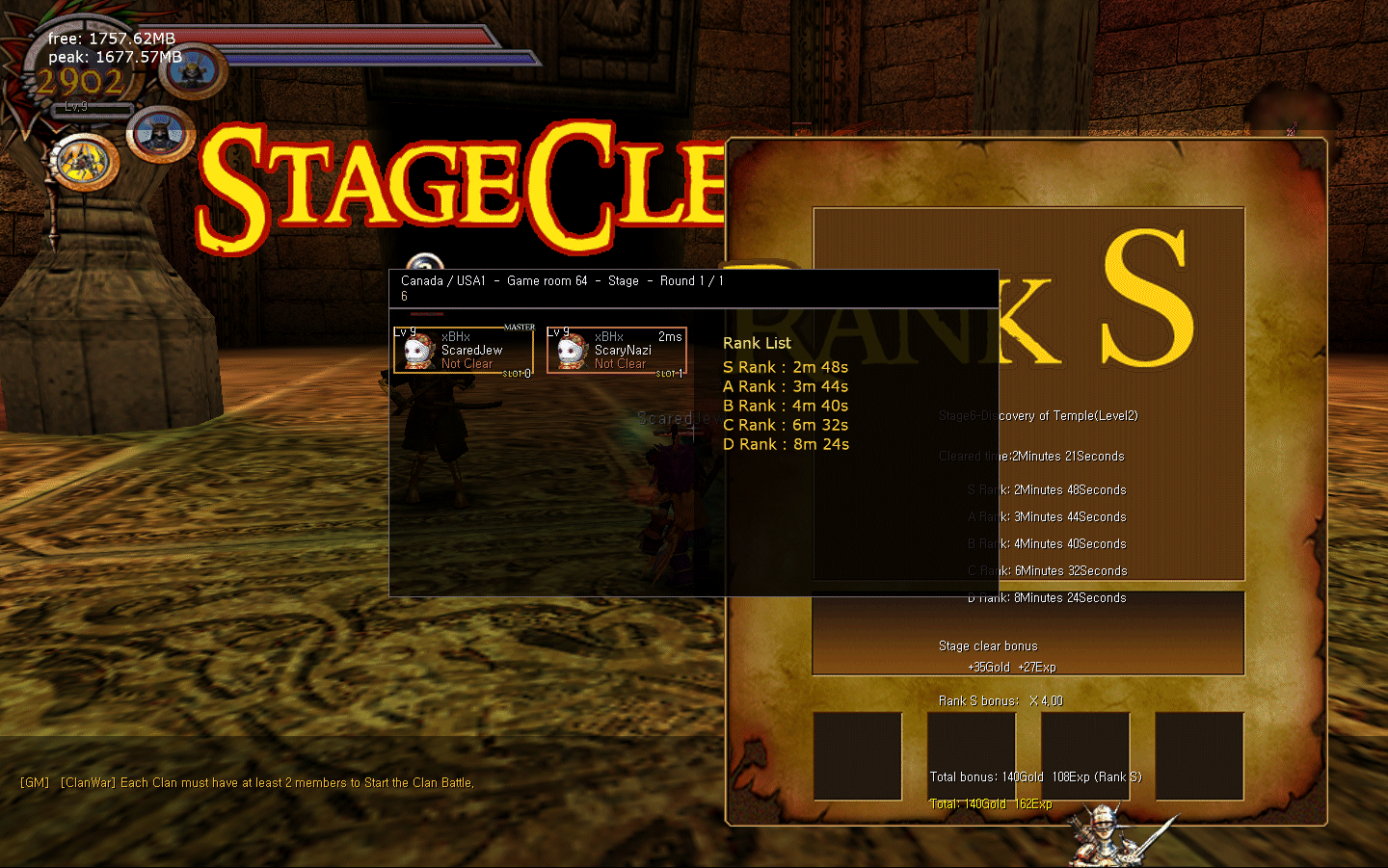Click the dark horned-helmet portrait icon

coord(160,134)
